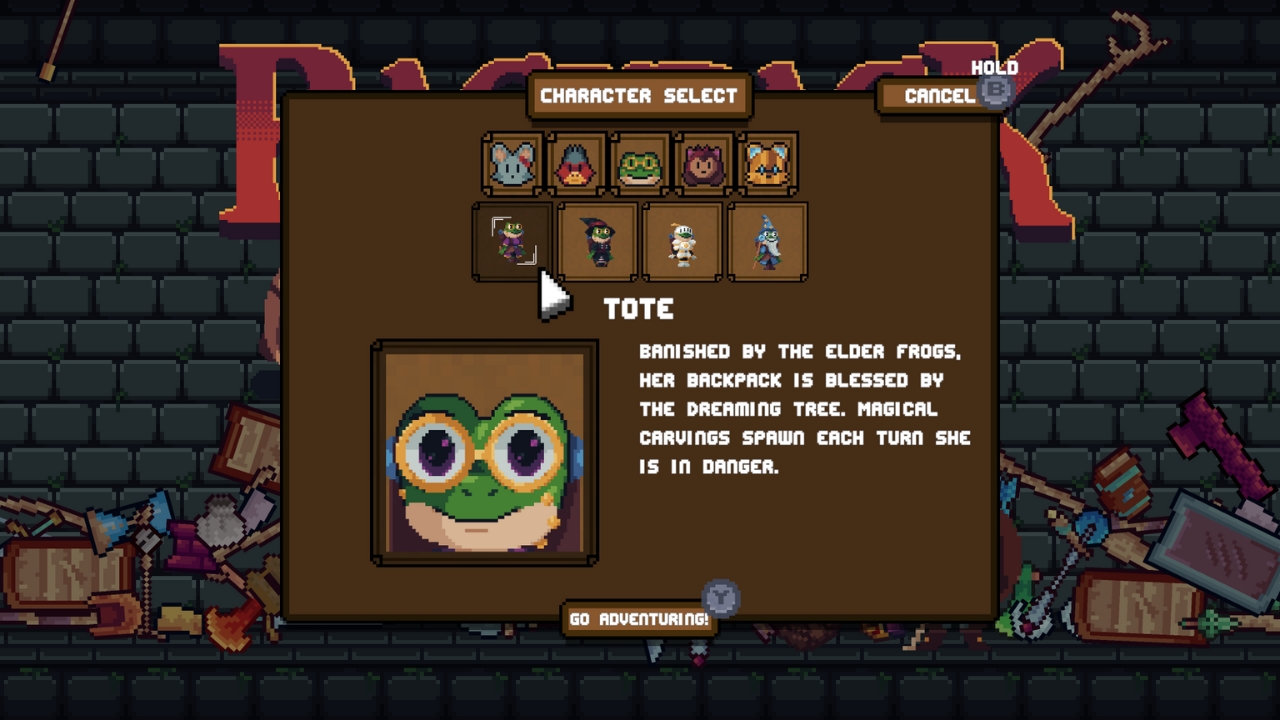Image resolution: width=1280 pixels, height=720 pixels.
Task: Pick the white knight armor frog skin
Action: [x=683, y=242]
